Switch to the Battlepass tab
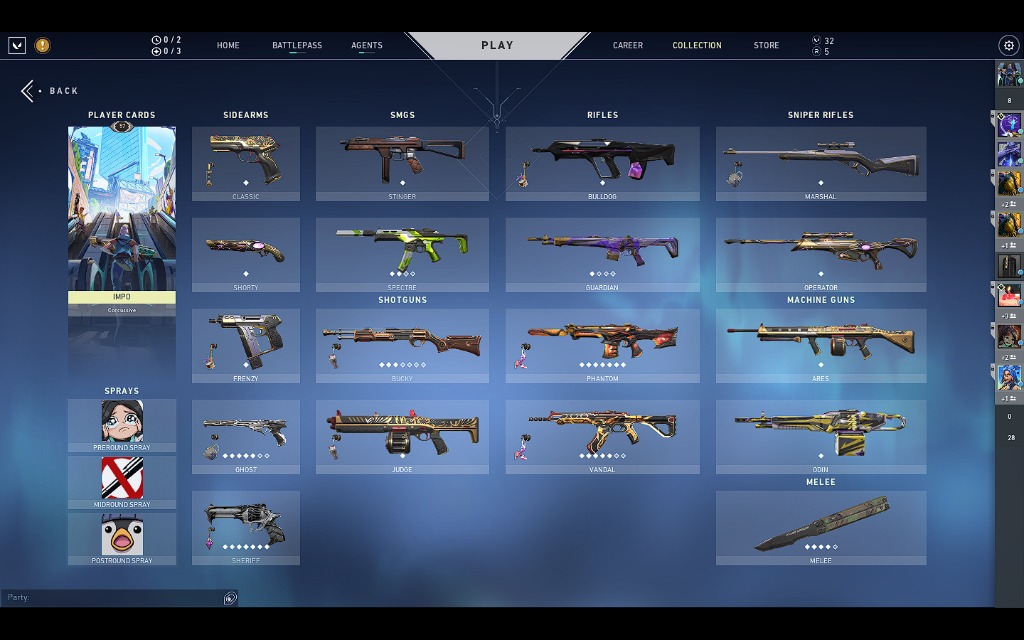Screen dimensions: 1024x640 pyautogui.click(x=297, y=45)
